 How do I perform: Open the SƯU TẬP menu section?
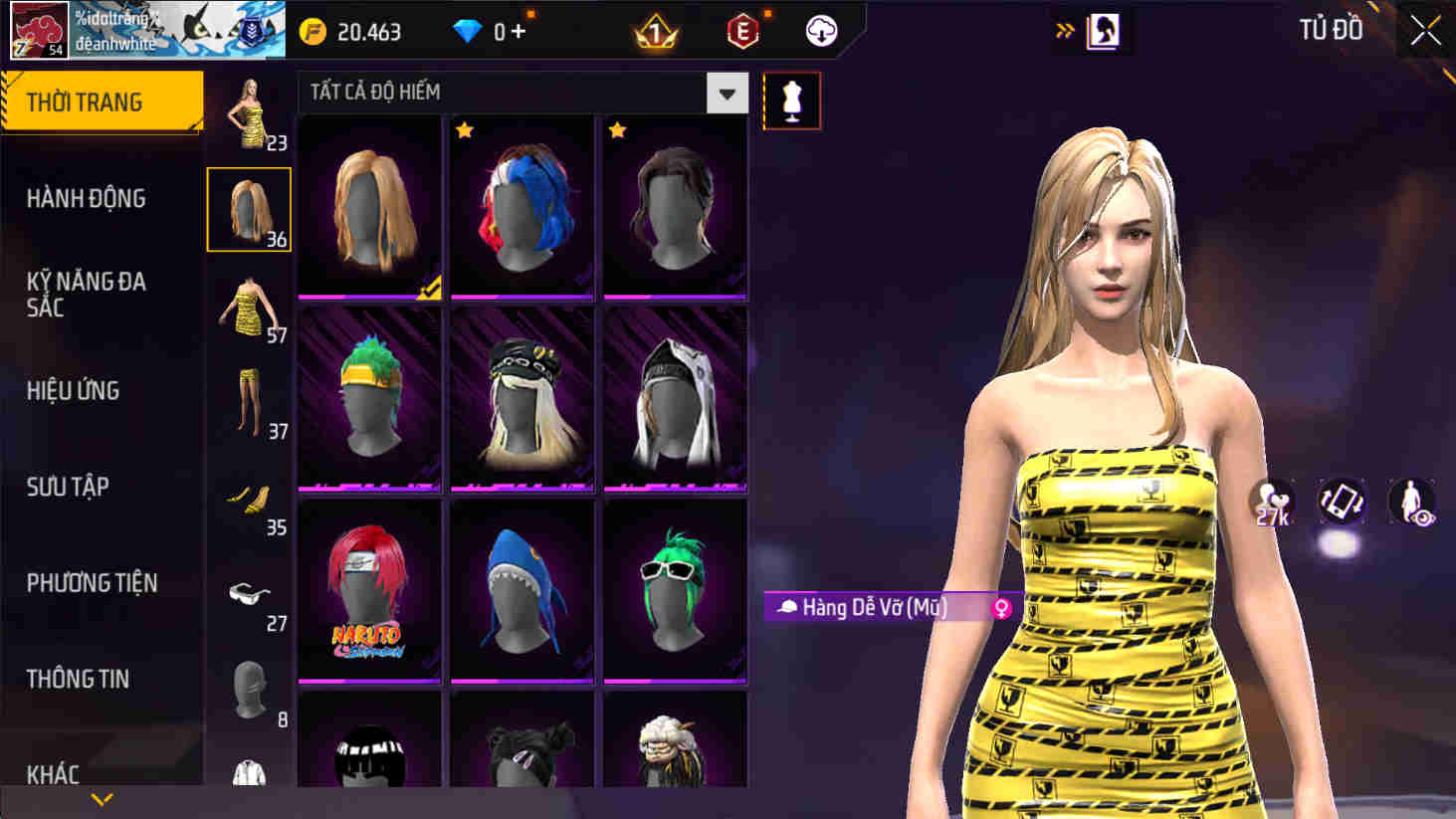click(65, 487)
